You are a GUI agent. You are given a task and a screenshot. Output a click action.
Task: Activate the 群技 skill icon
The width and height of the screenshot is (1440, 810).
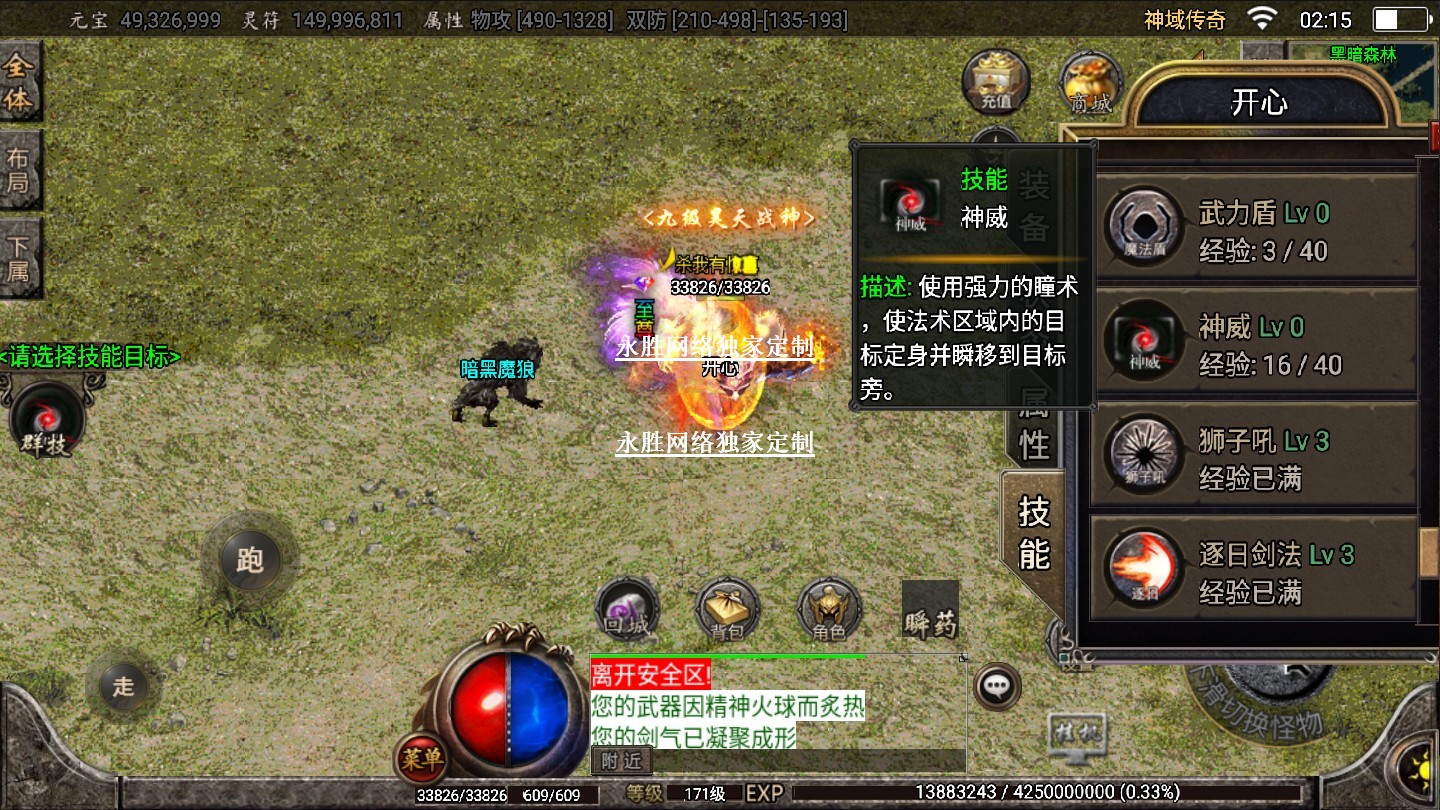pyautogui.click(x=47, y=418)
